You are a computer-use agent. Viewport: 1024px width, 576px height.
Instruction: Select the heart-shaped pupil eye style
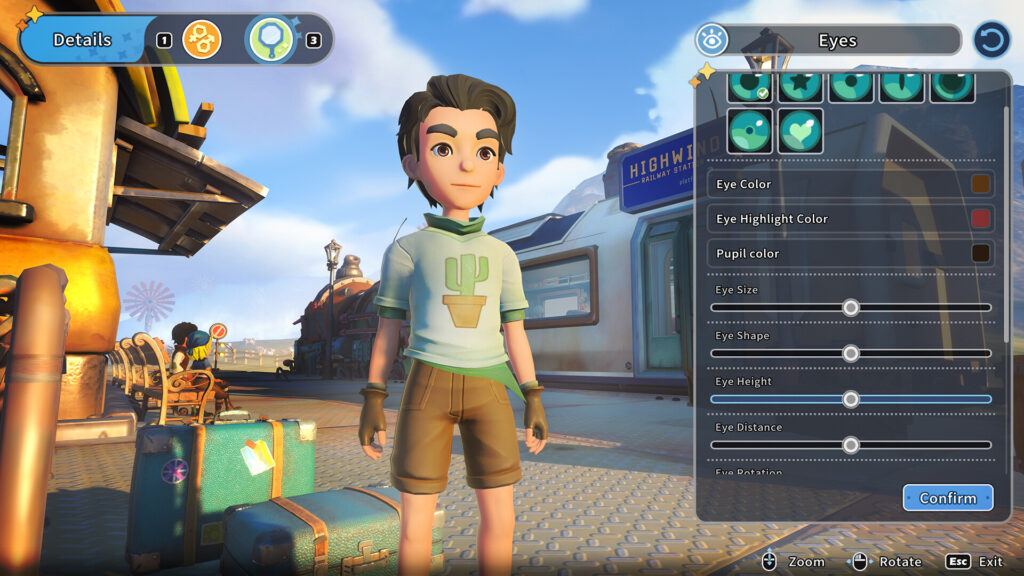pos(801,131)
